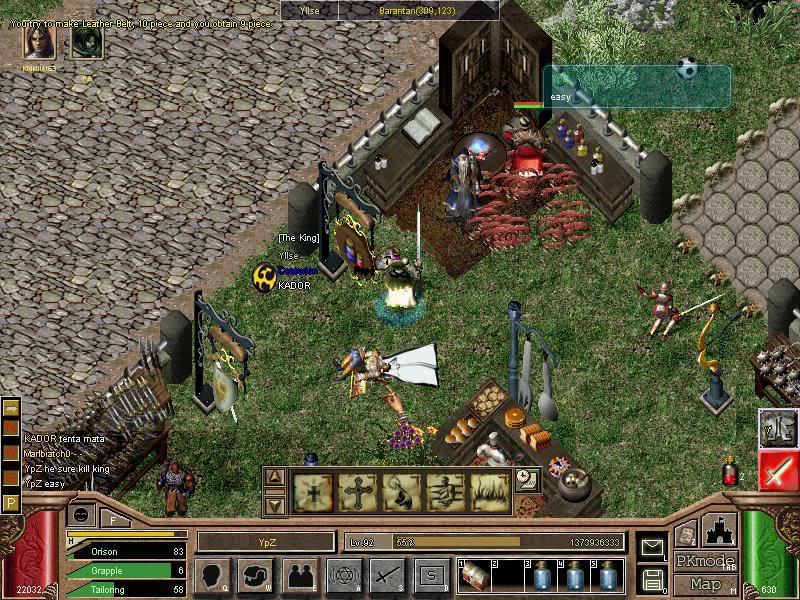Select the long-haired party member portrait
Viewport: 800px width, 600px height.
coord(40,43)
